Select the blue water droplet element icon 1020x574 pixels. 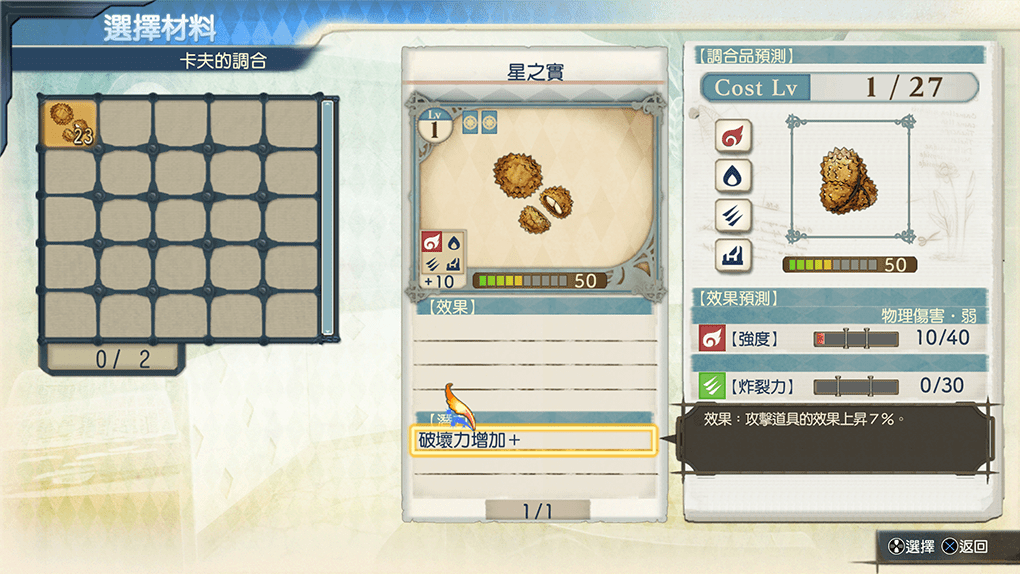[733, 176]
